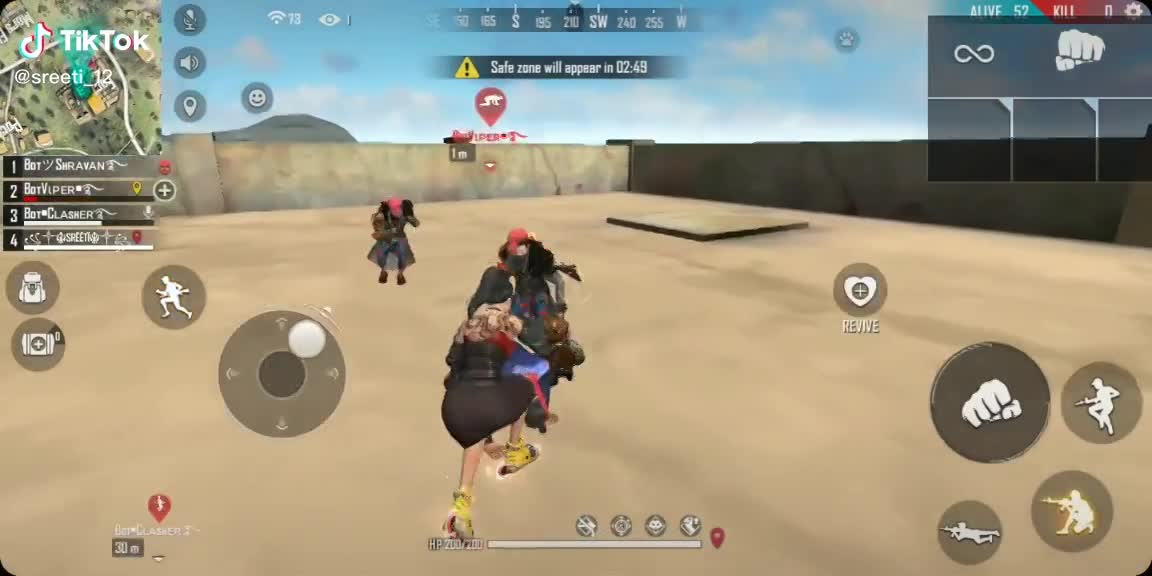Toggle the crouch stance button
This screenshot has height=576, width=1152.
tap(1071, 511)
